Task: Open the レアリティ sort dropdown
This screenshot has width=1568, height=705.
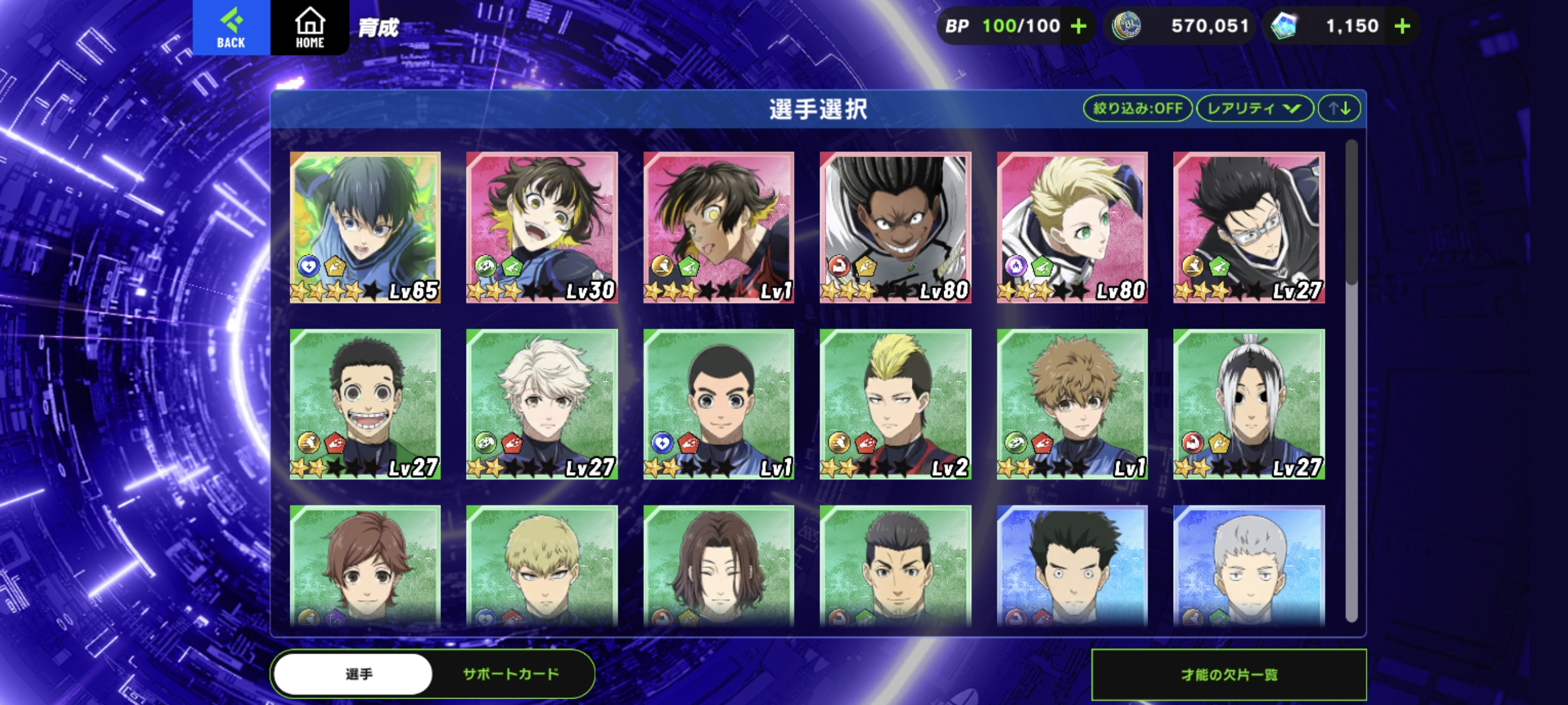Action: pos(1253,108)
